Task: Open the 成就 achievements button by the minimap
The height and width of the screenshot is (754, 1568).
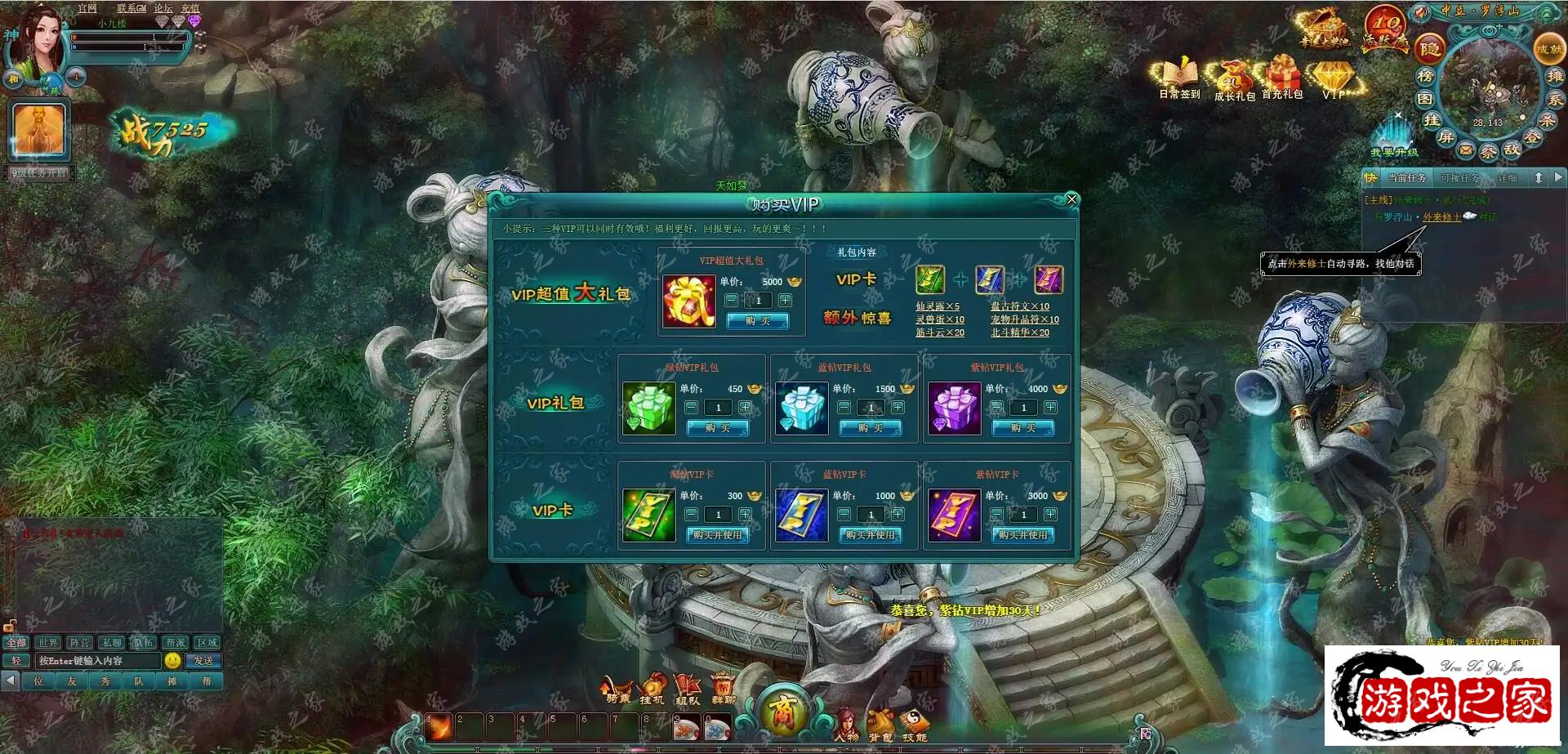Action: 1548,49
